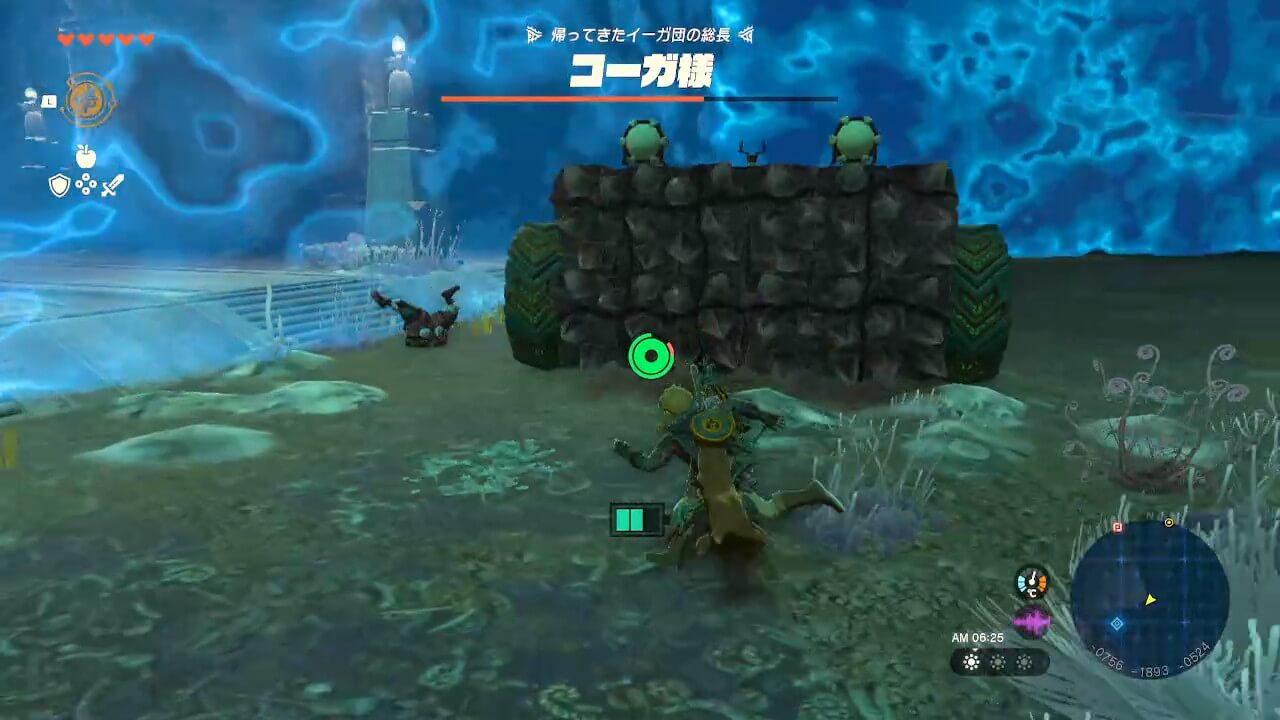Viewport: 1280px width, 720px height.
Task: Click the weather forecast sun panel
Action: coord(998,662)
